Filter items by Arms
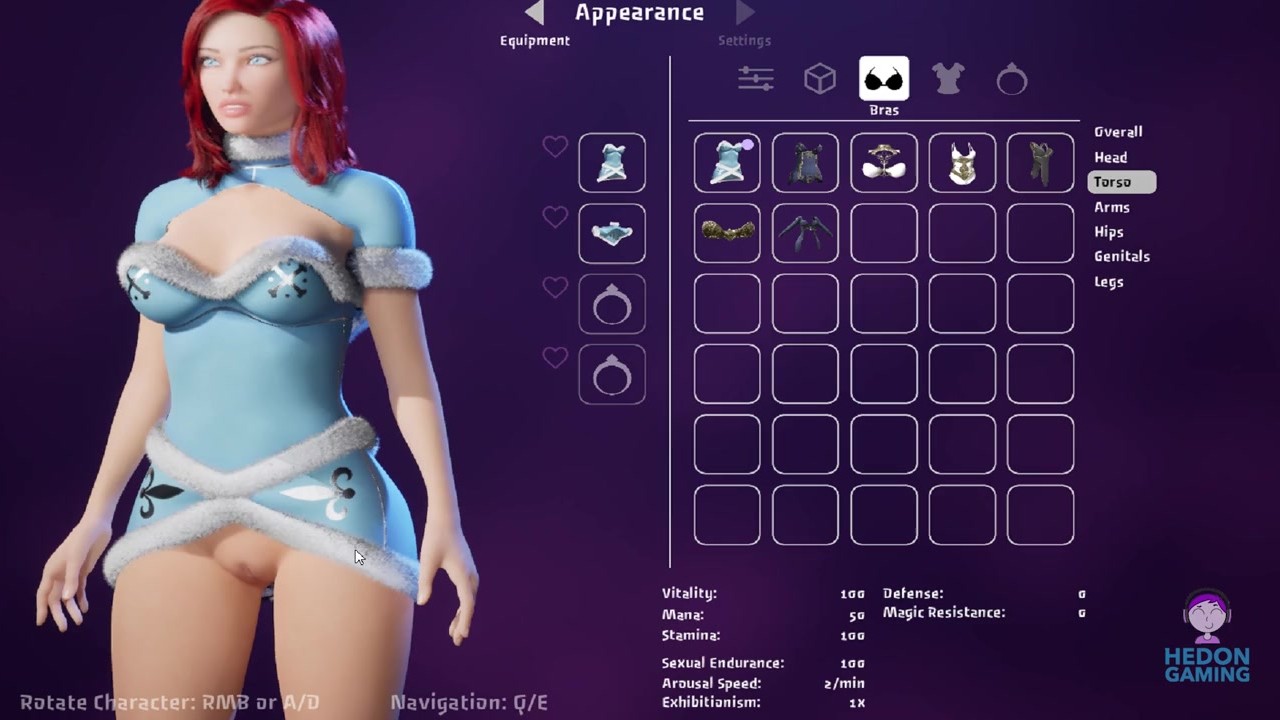The height and width of the screenshot is (720, 1280). (1111, 207)
